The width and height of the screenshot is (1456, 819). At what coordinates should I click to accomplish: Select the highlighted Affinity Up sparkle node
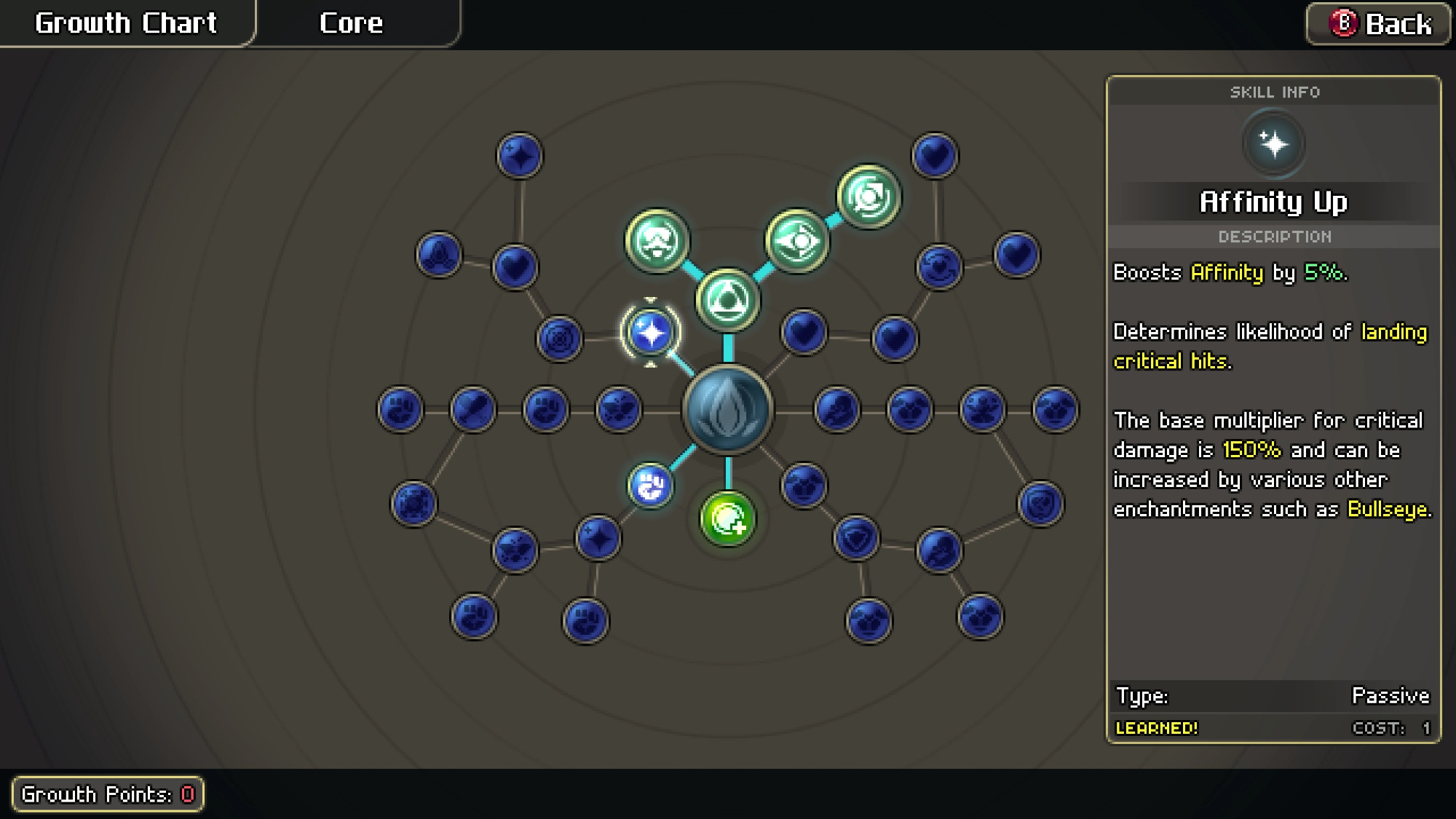650,333
